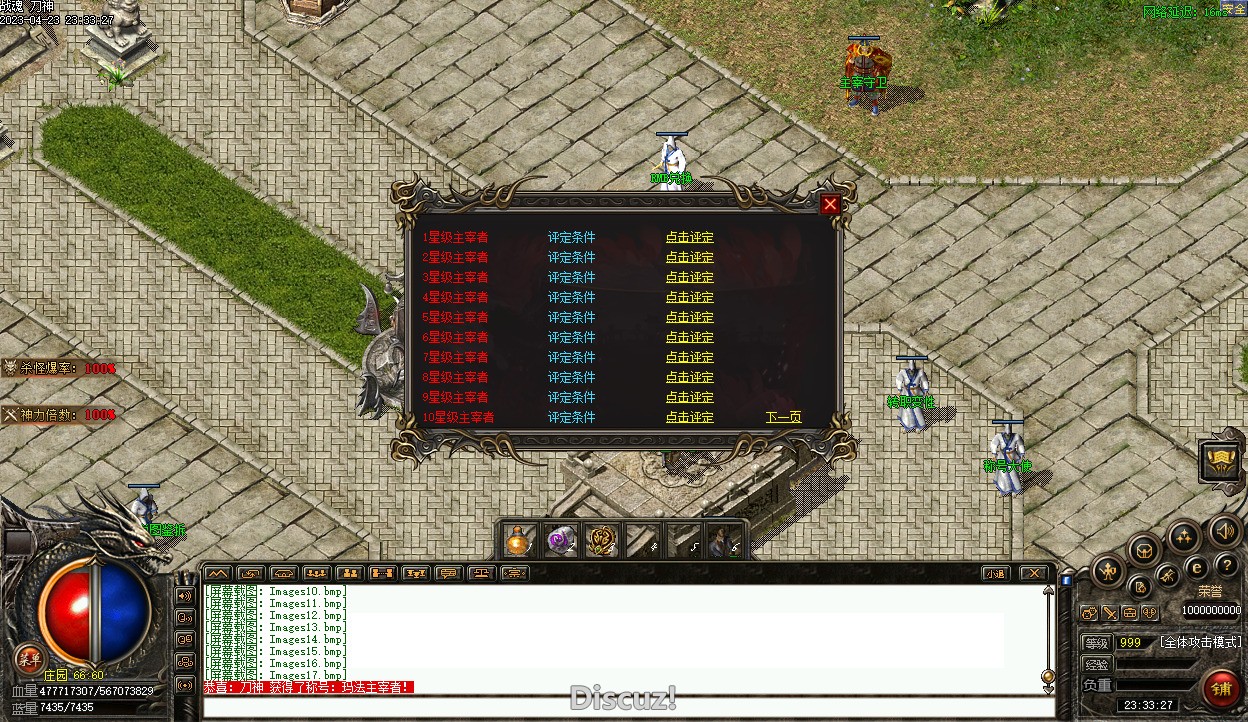Click the 小退 logout button
This screenshot has width=1248, height=722.
point(994,574)
